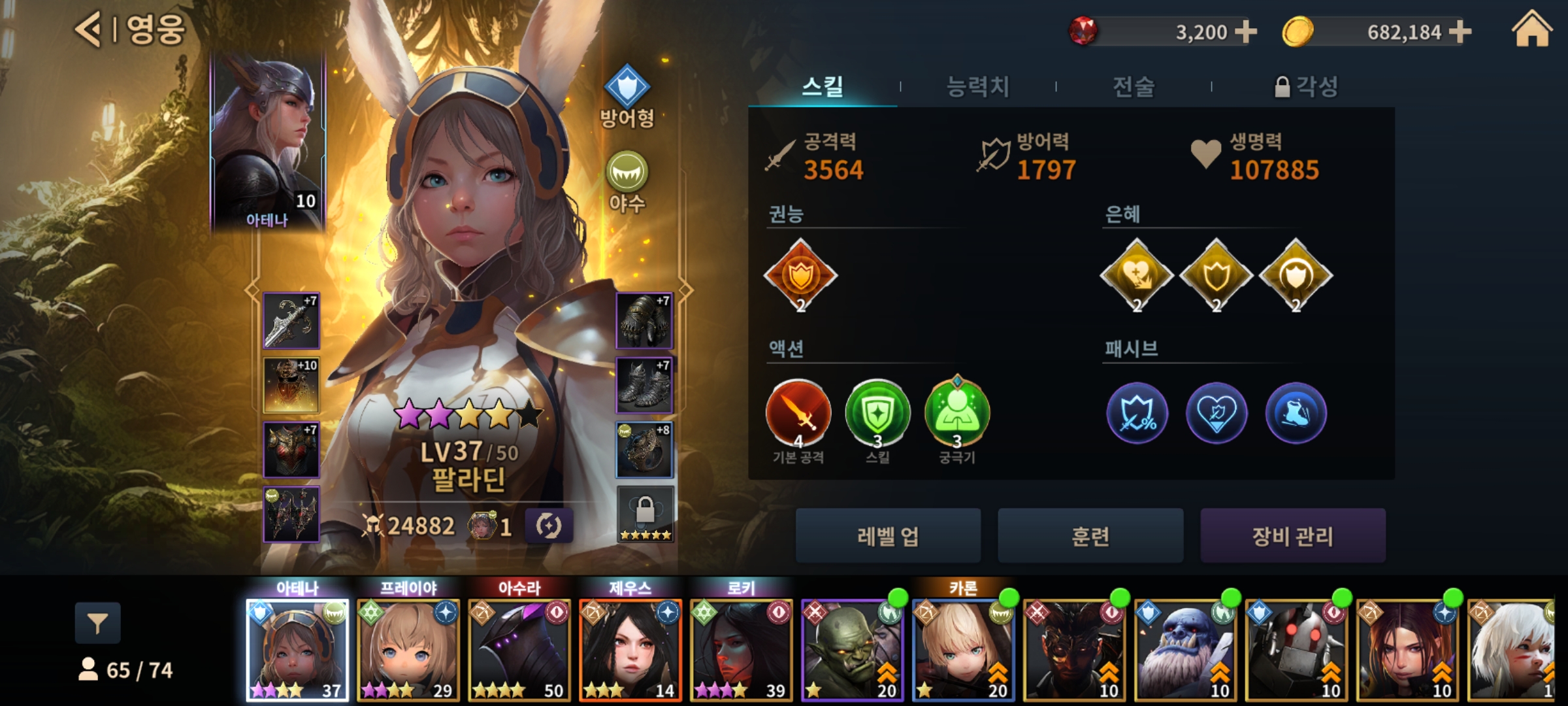Image resolution: width=1568 pixels, height=706 pixels.
Task: Select the equipped sword weapon slot
Action: 291,320
